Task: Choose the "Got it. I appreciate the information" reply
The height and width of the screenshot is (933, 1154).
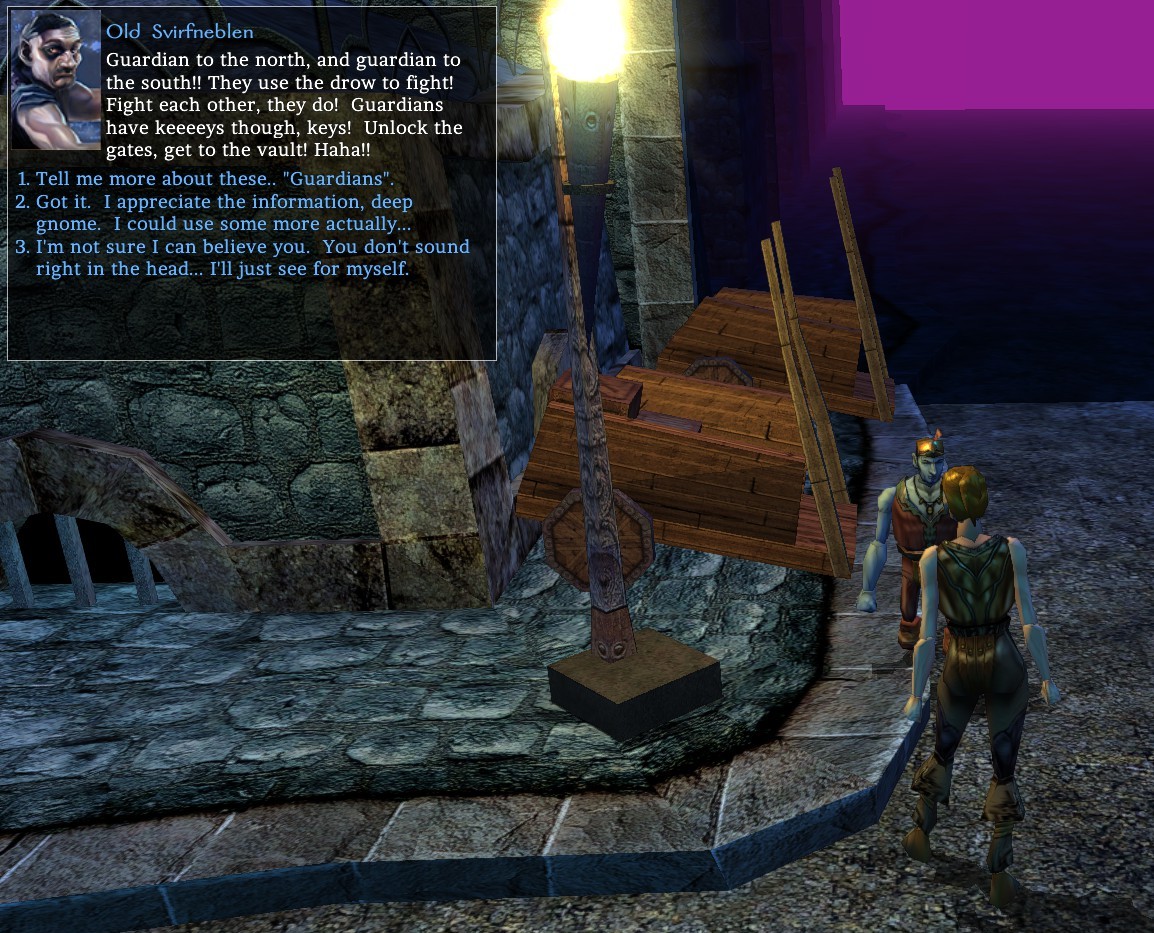Action: (x=224, y=213)
